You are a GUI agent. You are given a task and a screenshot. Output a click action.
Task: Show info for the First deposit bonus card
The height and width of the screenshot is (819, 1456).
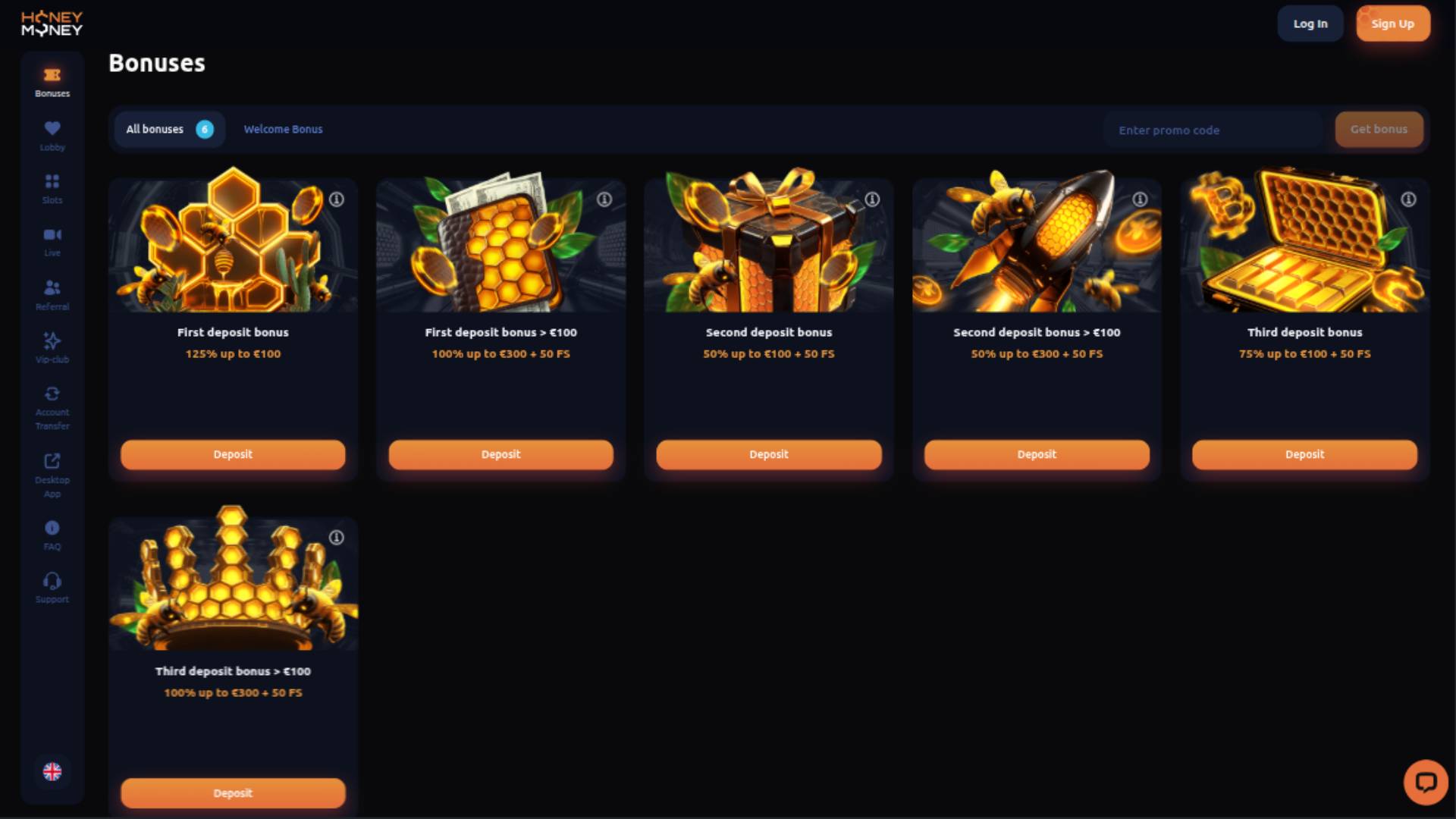[336, 199]
